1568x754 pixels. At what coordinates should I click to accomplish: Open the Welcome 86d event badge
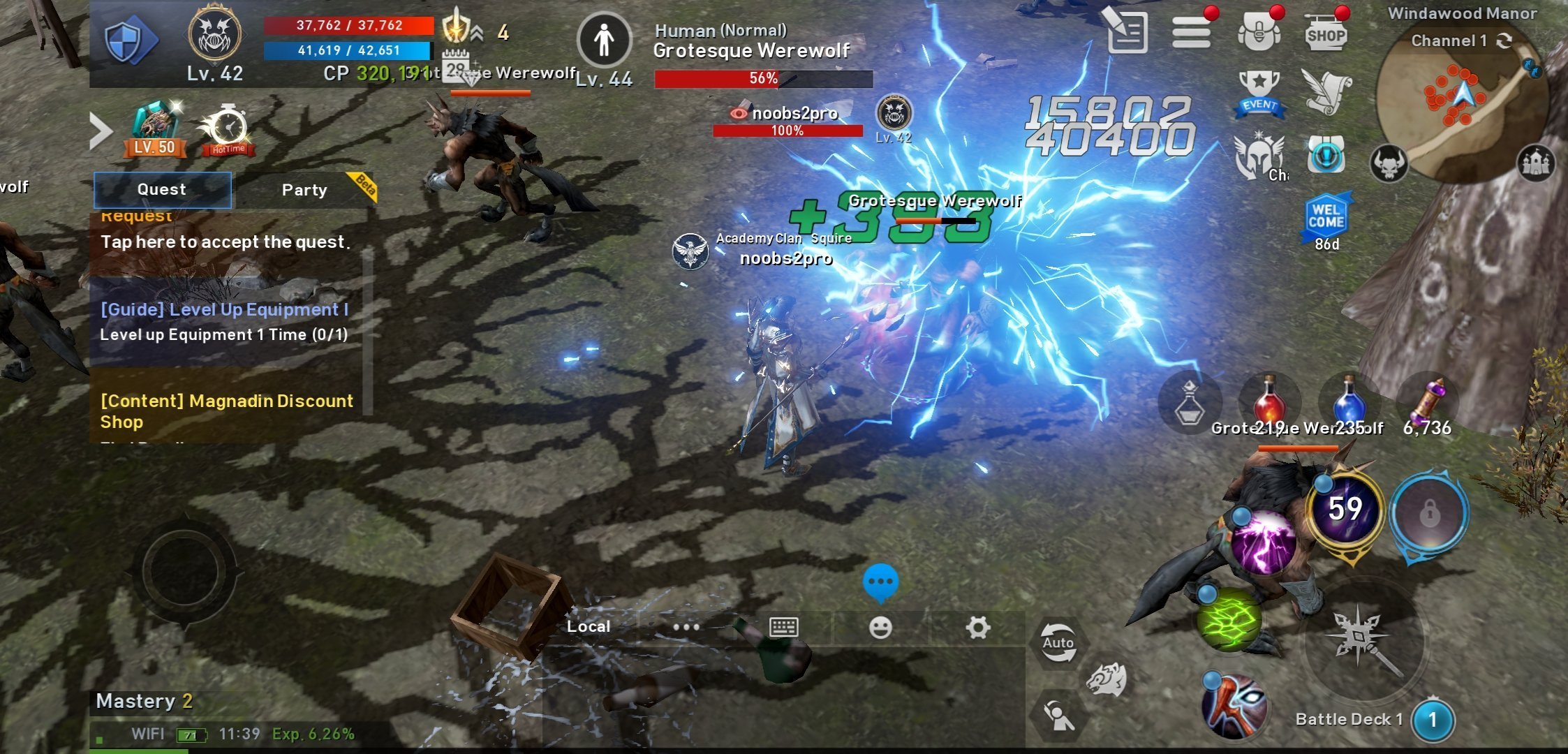click(x=1326, y=222)
